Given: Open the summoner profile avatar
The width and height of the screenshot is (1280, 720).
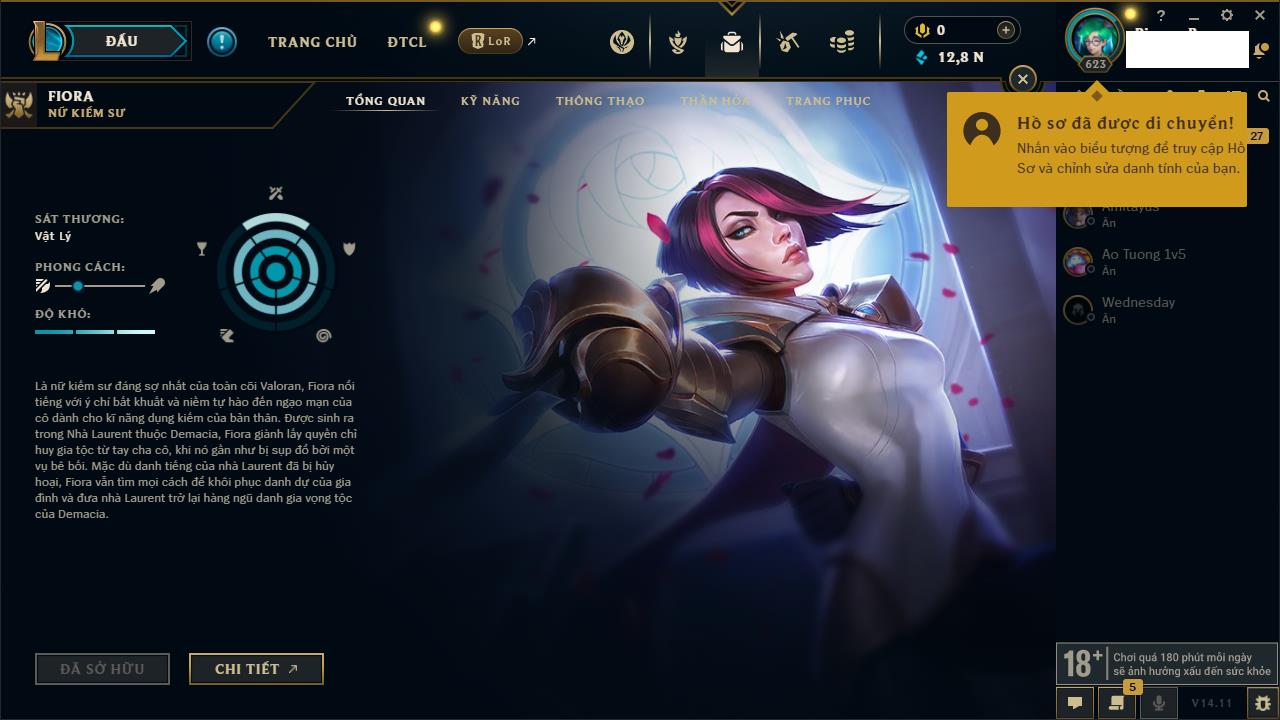Looking at the screenshot, I should 1095,36.
